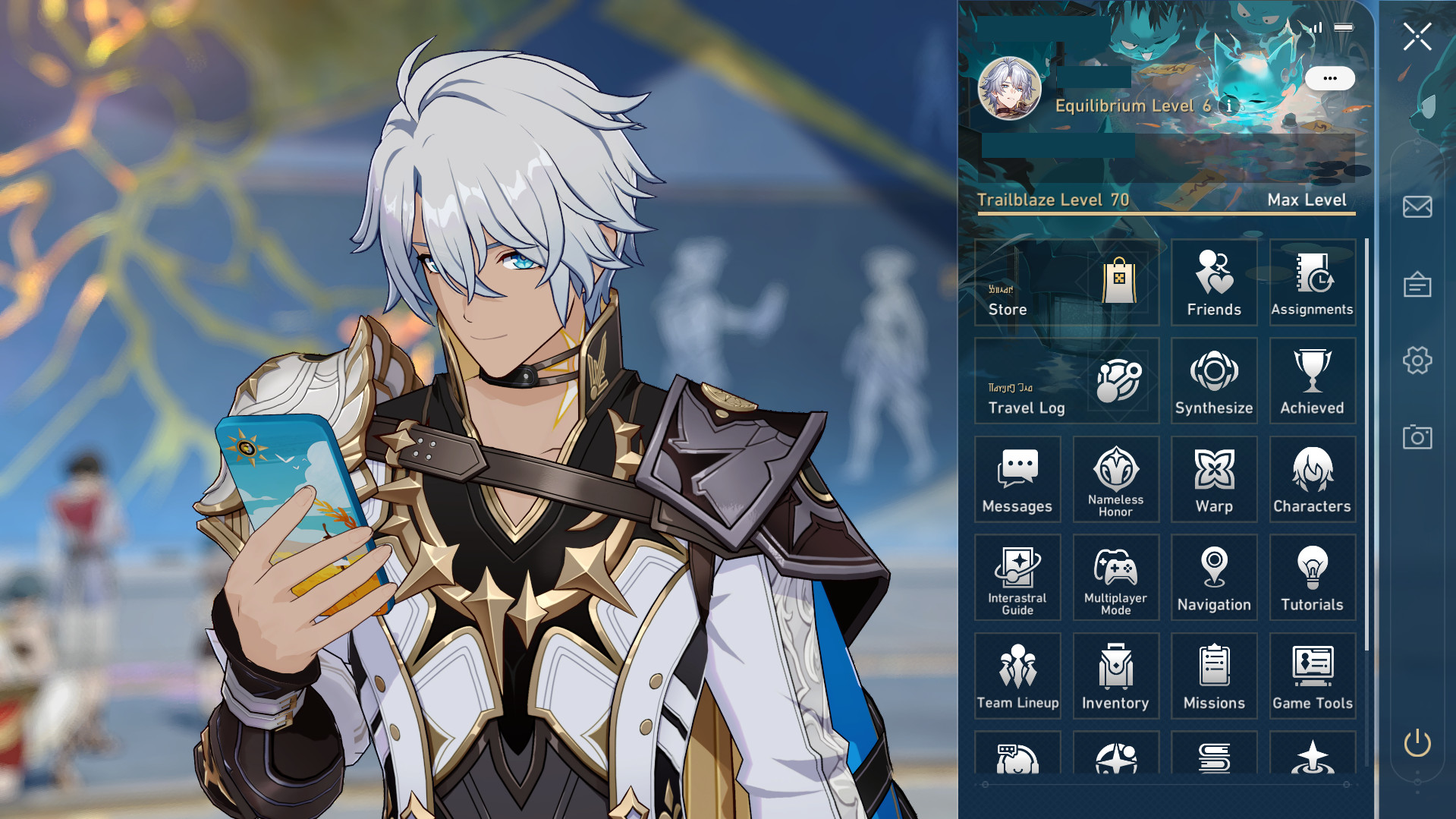Open the Synthesize crafting screen

[x=1214, y=380]
